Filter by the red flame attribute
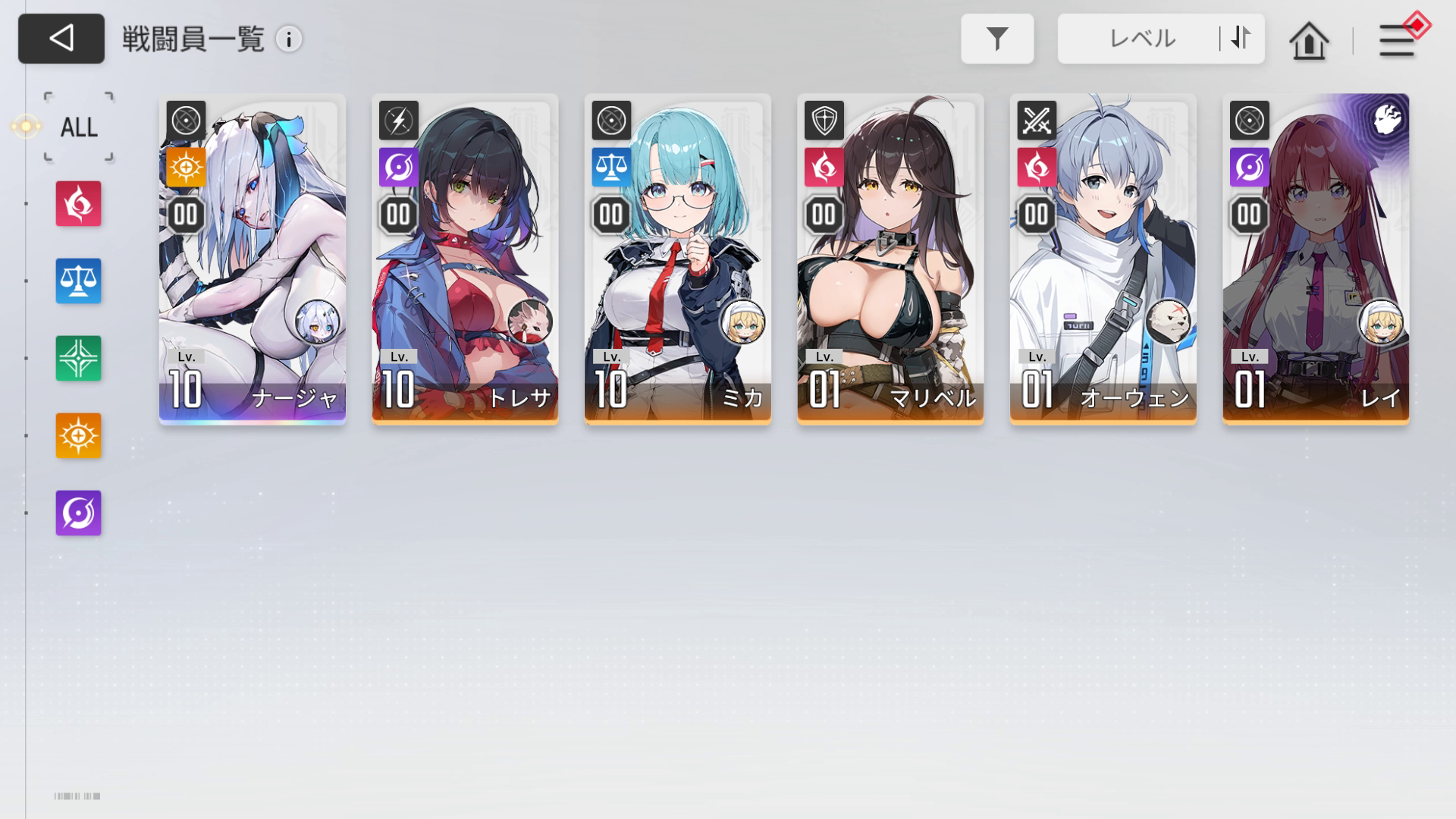This screenshot has width=1456, height=819. click(78, 203)
